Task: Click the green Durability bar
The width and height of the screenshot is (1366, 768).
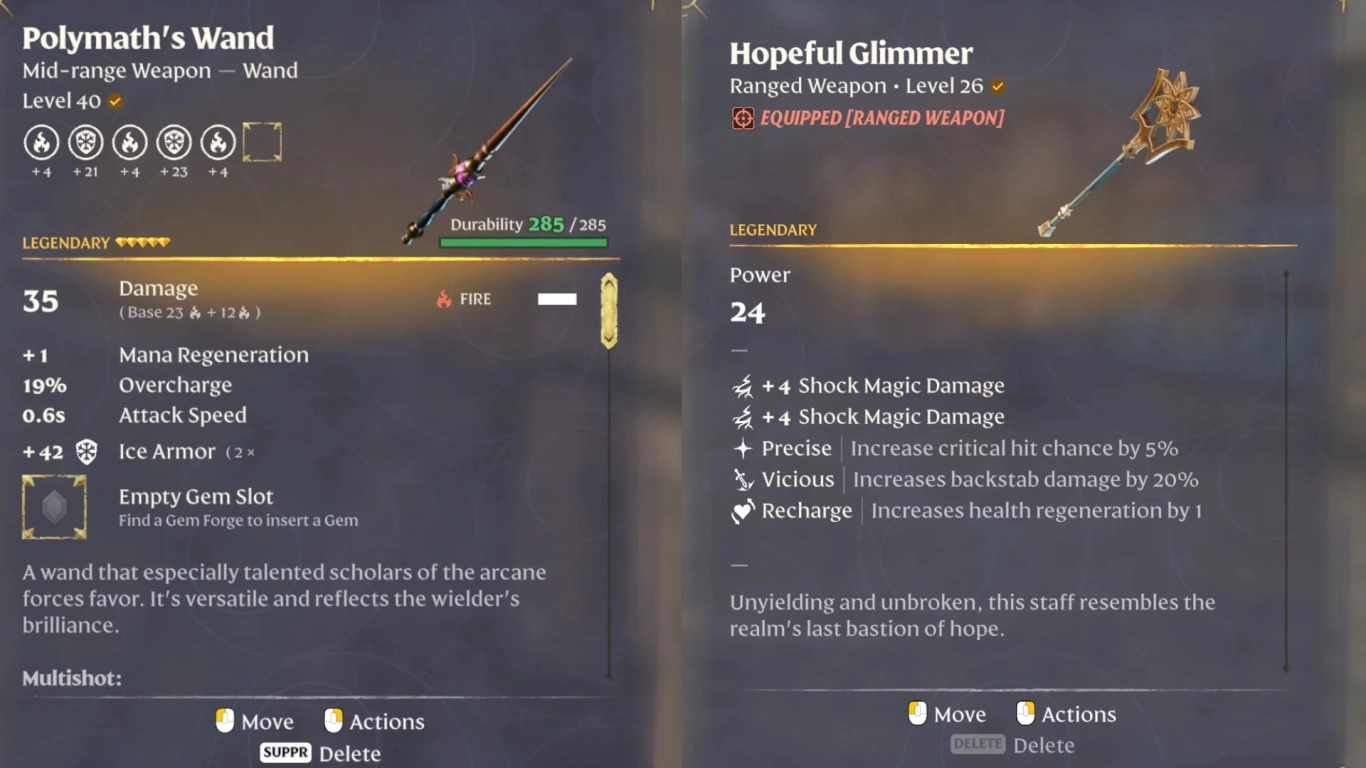Action: coord(522,240)
